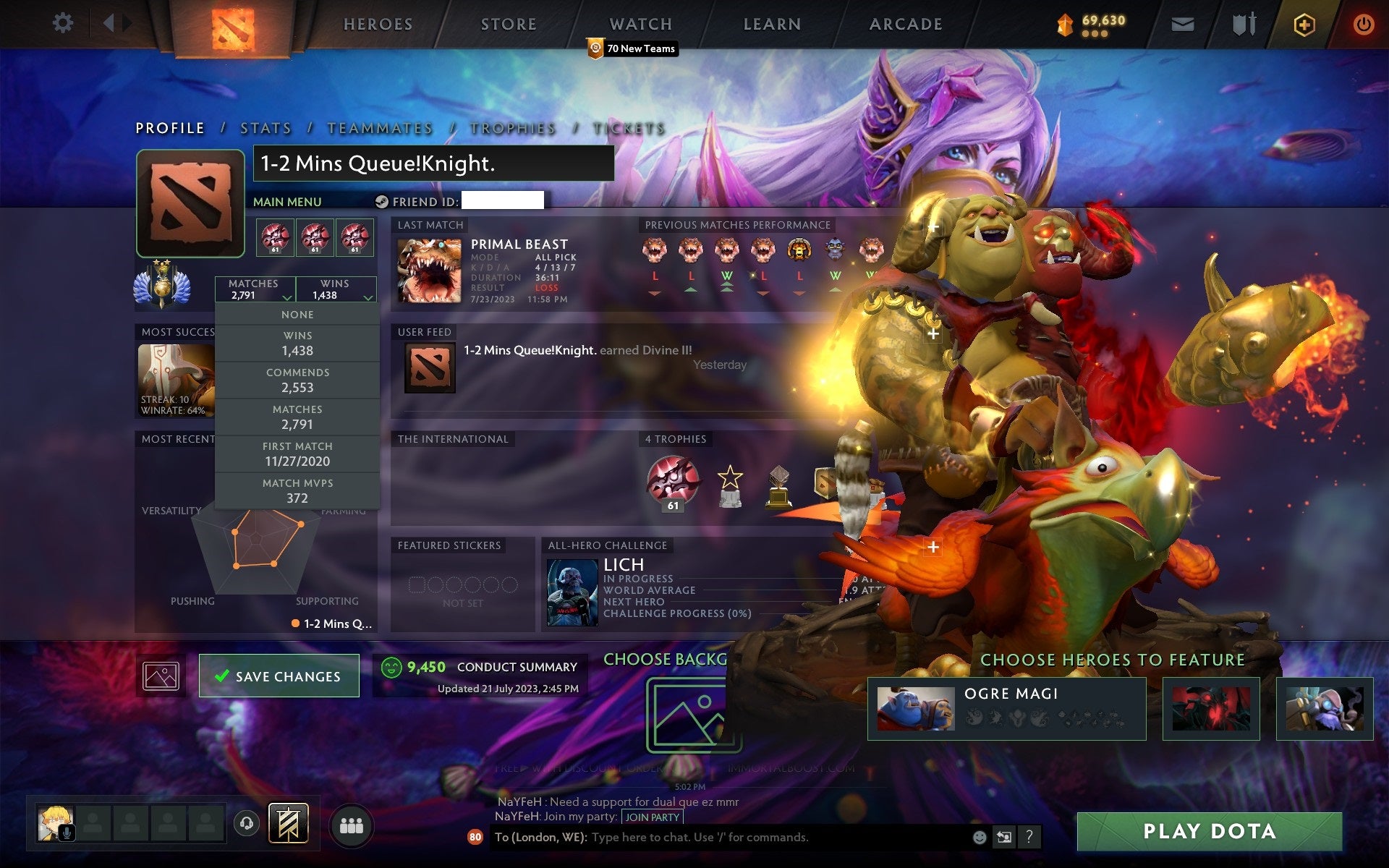The height and width of the screenshot is (868, 1389).
Task: Click the SAVE CHANGES button
Action: coord(279,676)
